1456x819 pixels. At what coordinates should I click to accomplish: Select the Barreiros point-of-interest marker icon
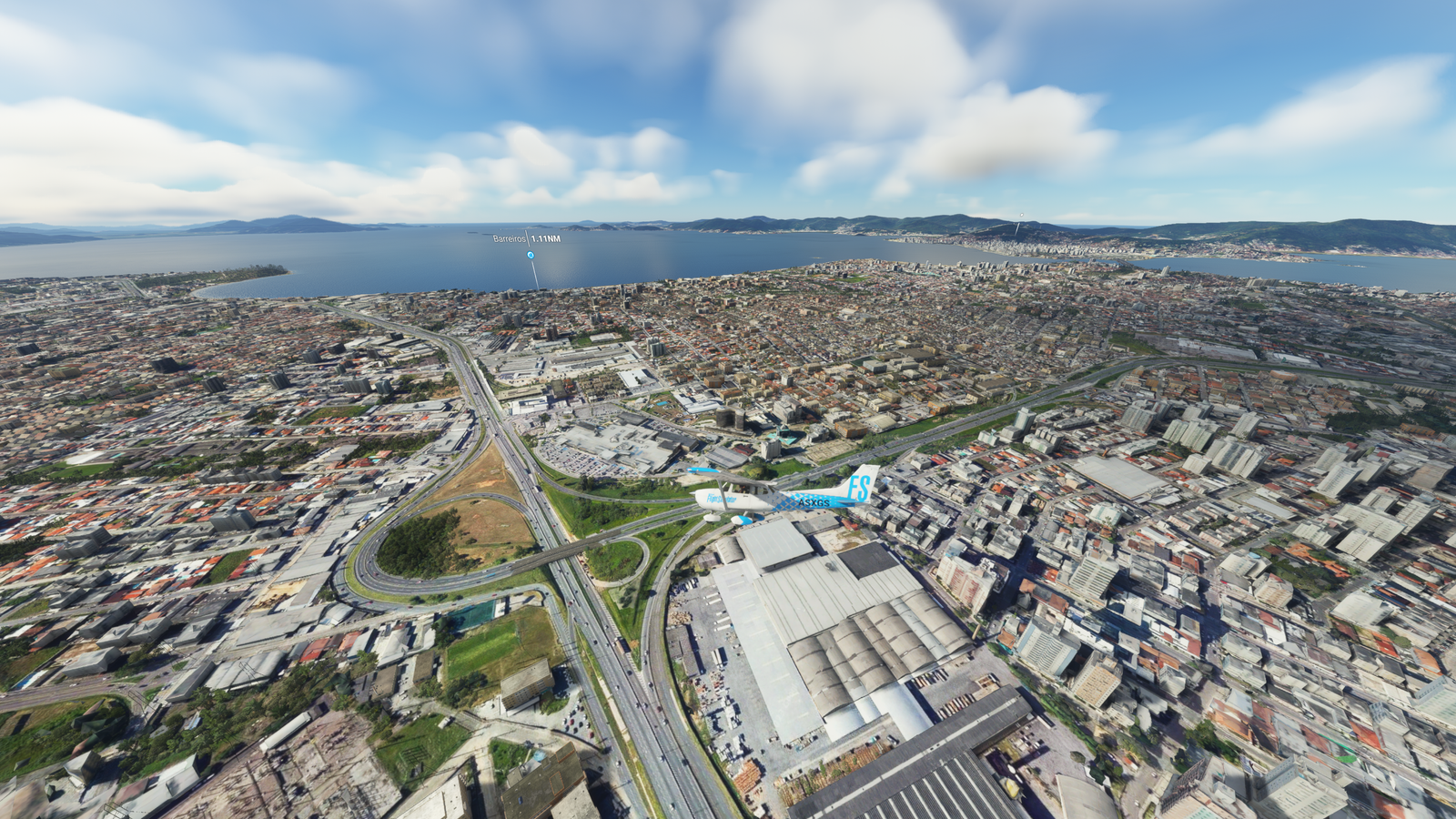pos(531,256)
